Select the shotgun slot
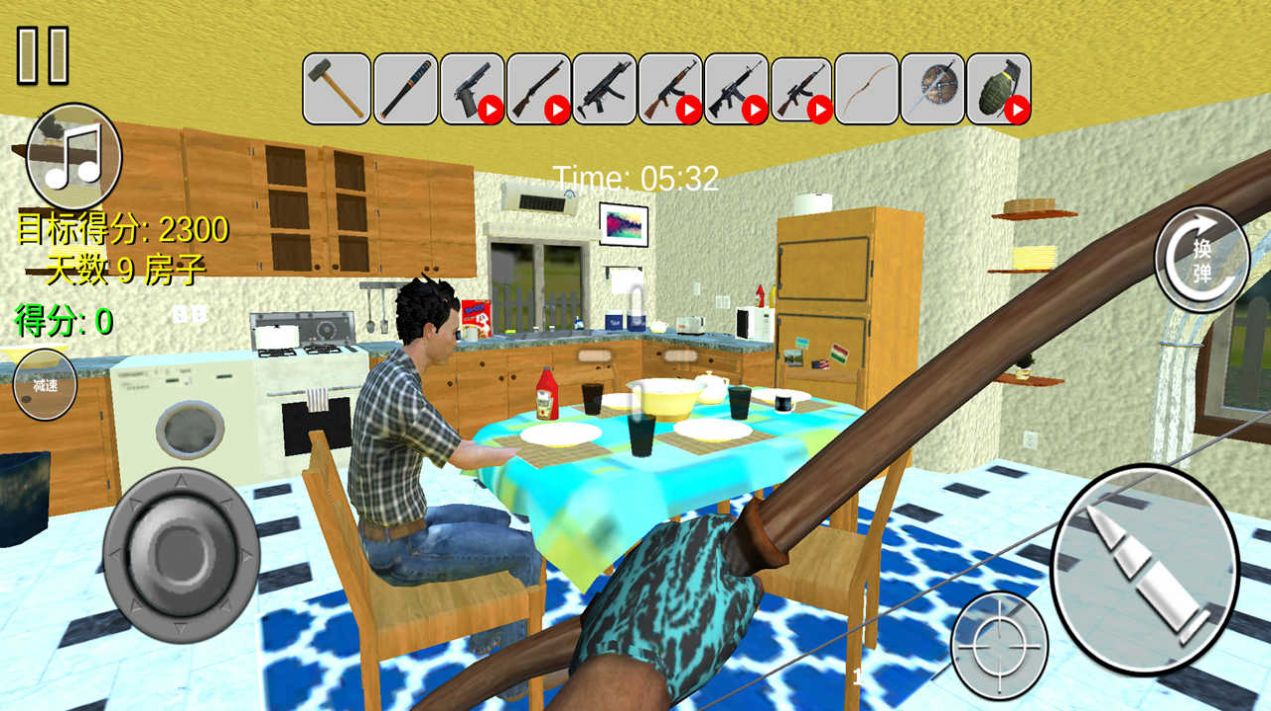This screenshot has width=1271, height=711. coord(538,89)
